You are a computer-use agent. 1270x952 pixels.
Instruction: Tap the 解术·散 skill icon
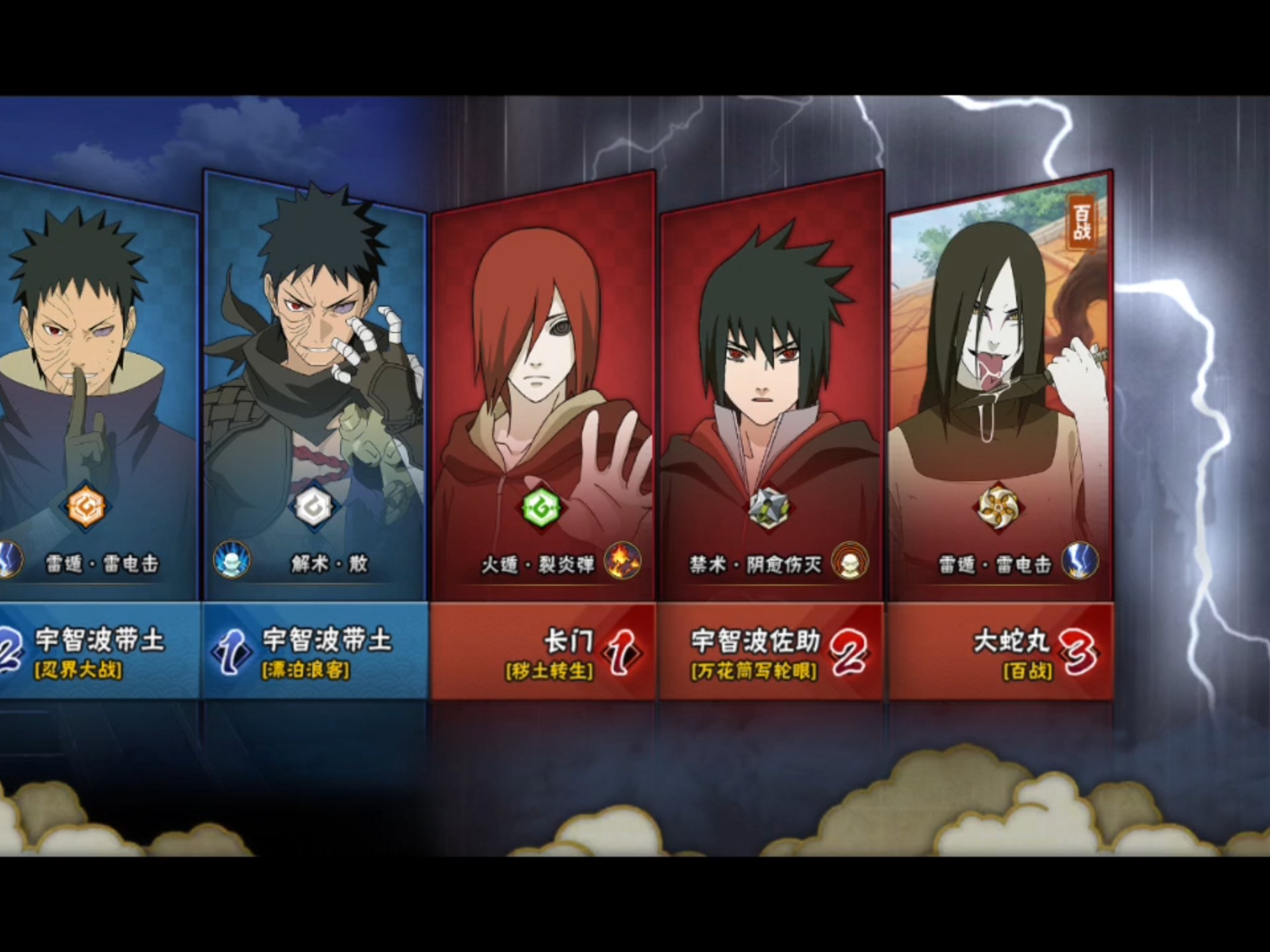click(x=232, y=560)
